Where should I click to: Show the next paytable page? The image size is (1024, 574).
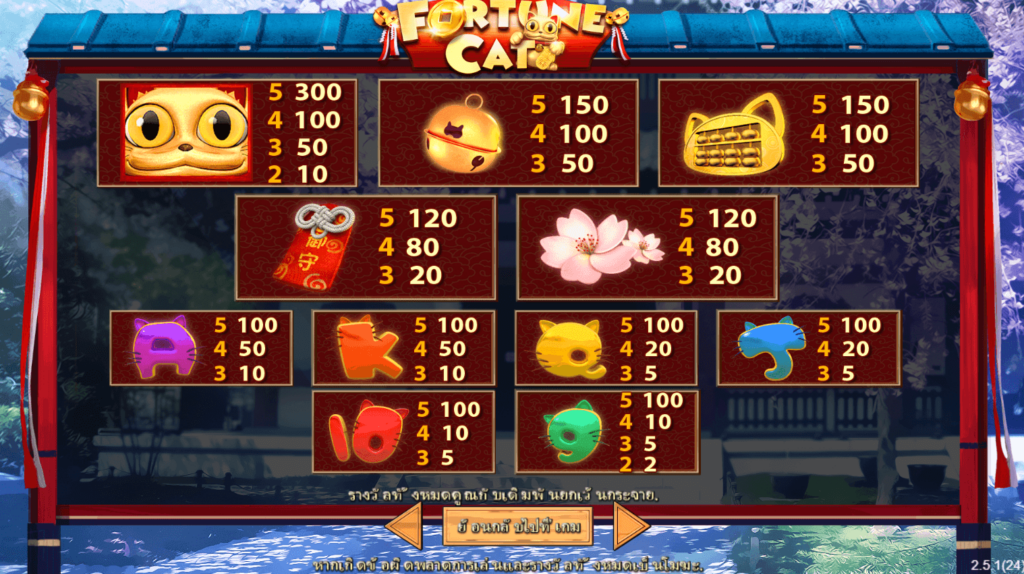tap(630, 526)
